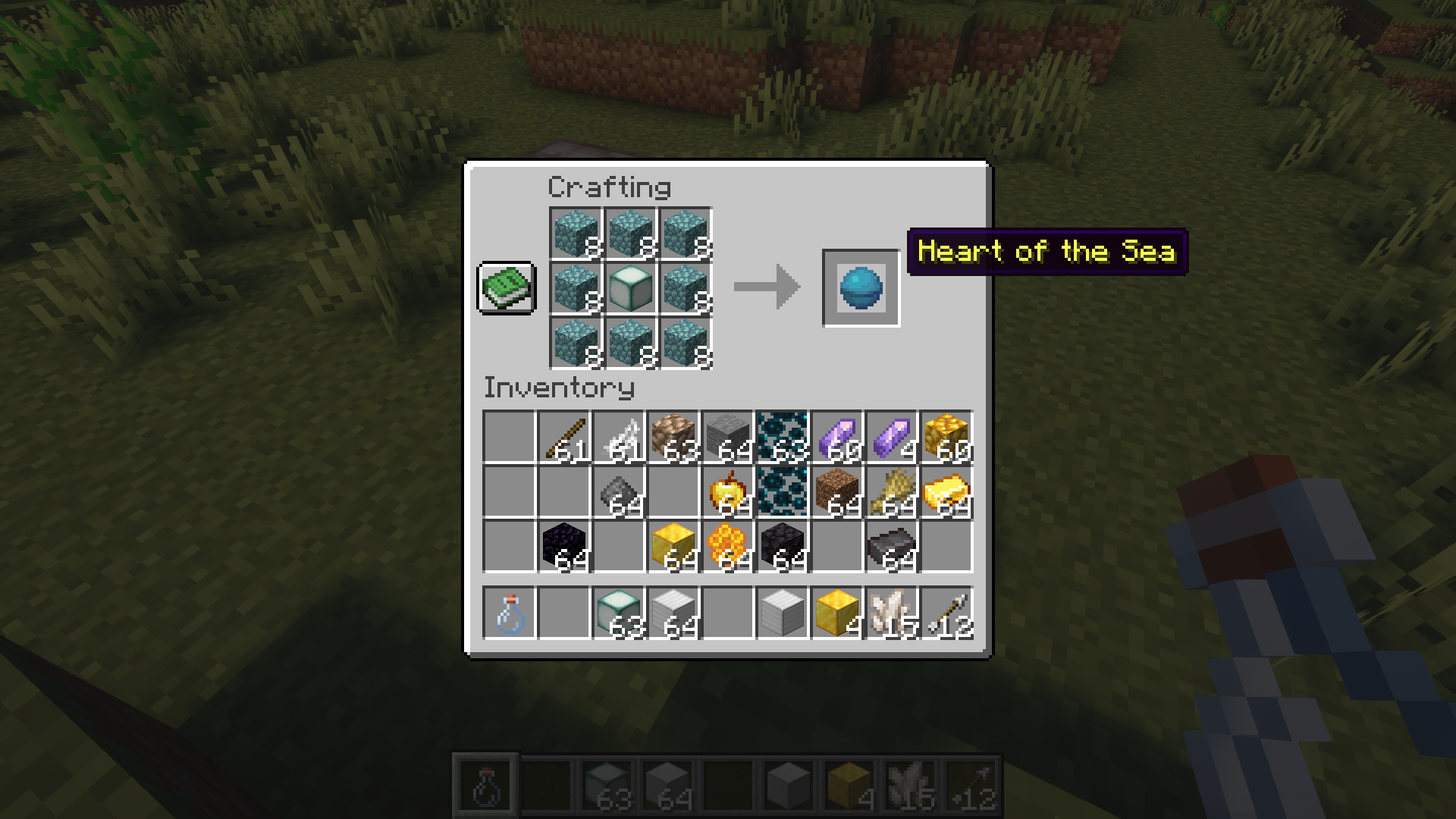Image resolution: width=1456 pixels, height=819 pixels.
Task: Grab the stack of 4 gold blocks
Action: [x=837, y=613]
